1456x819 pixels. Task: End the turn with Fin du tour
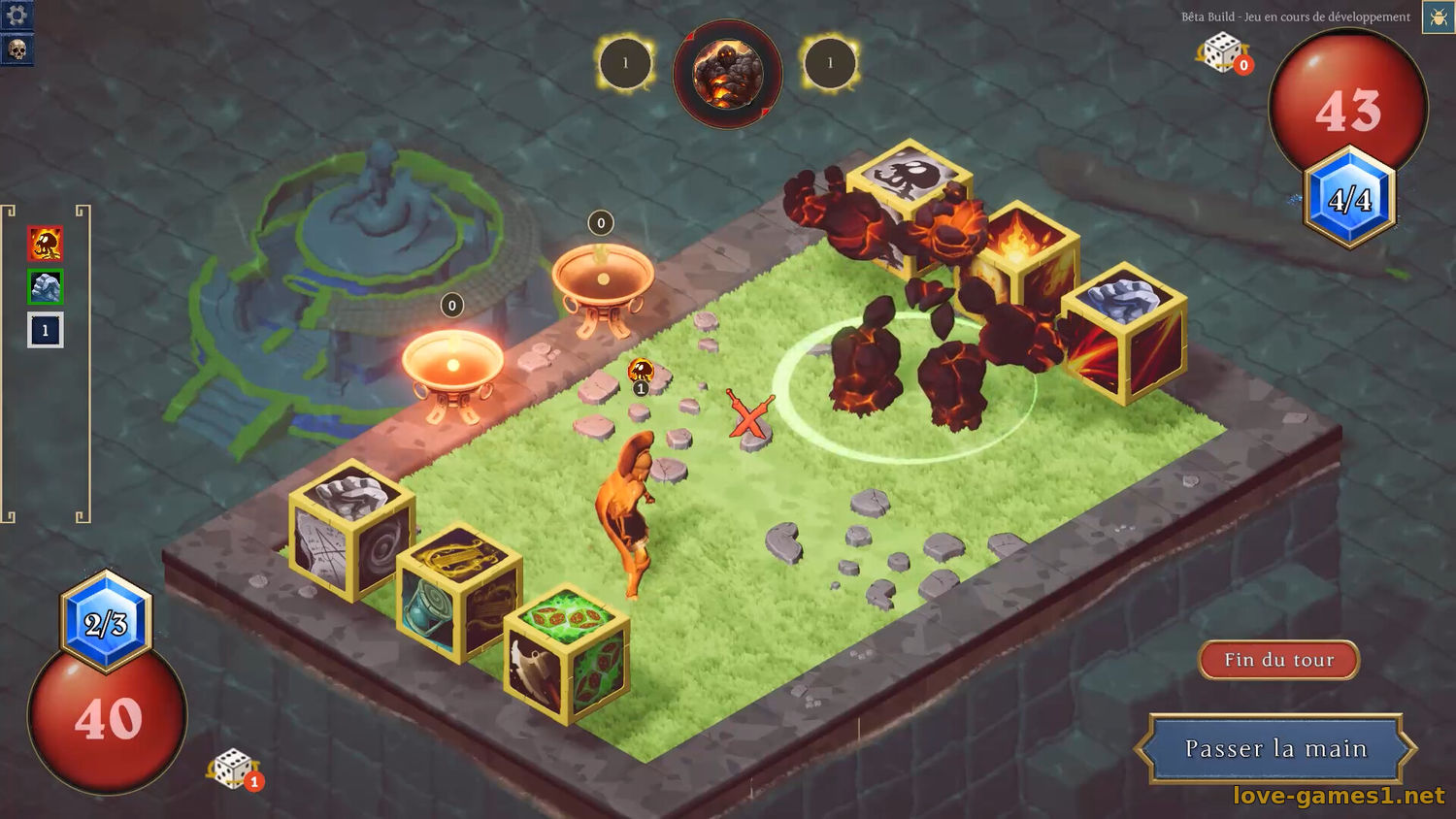[1278, 660]
